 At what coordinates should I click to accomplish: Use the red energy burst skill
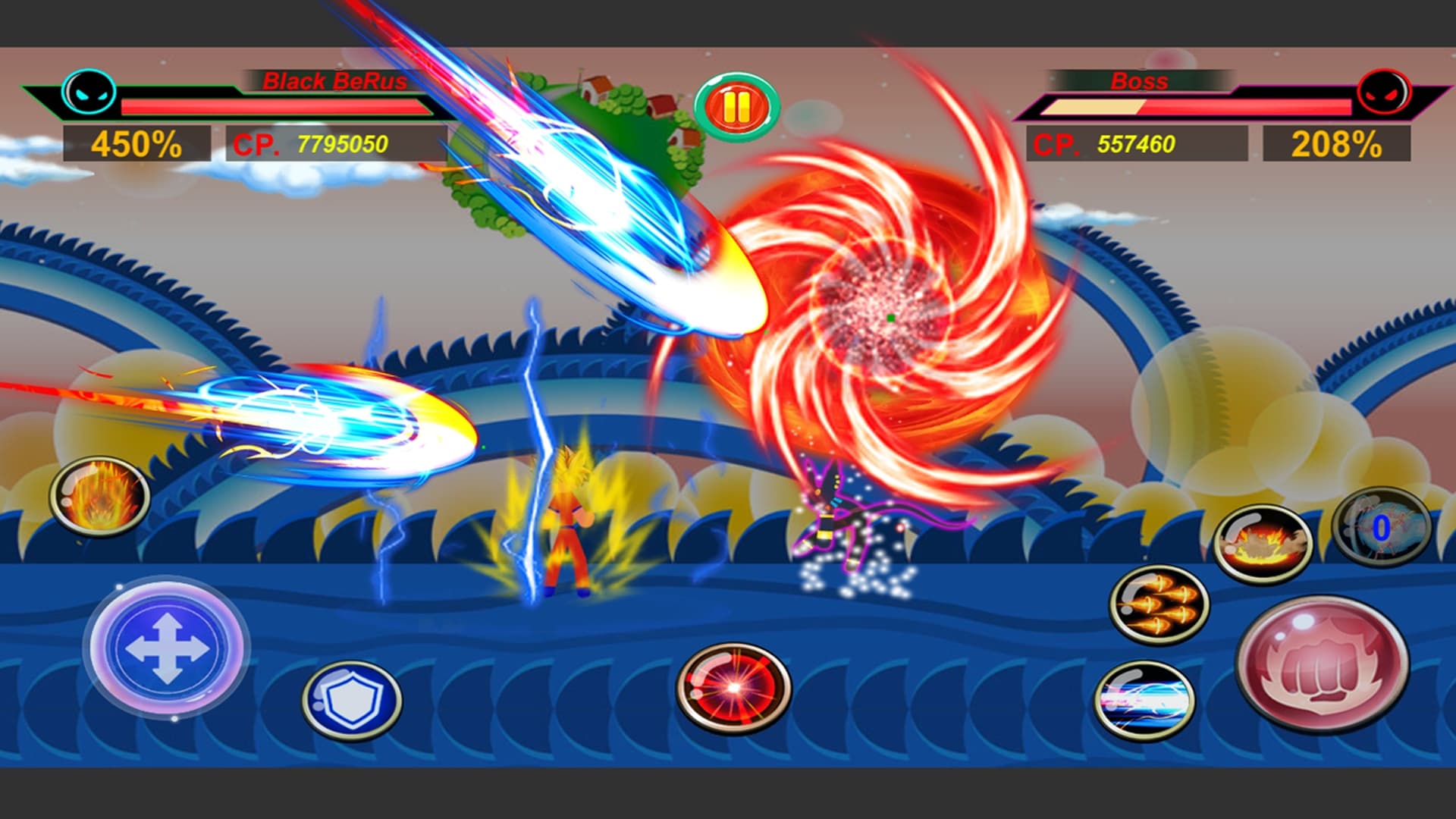coord(733,689)
